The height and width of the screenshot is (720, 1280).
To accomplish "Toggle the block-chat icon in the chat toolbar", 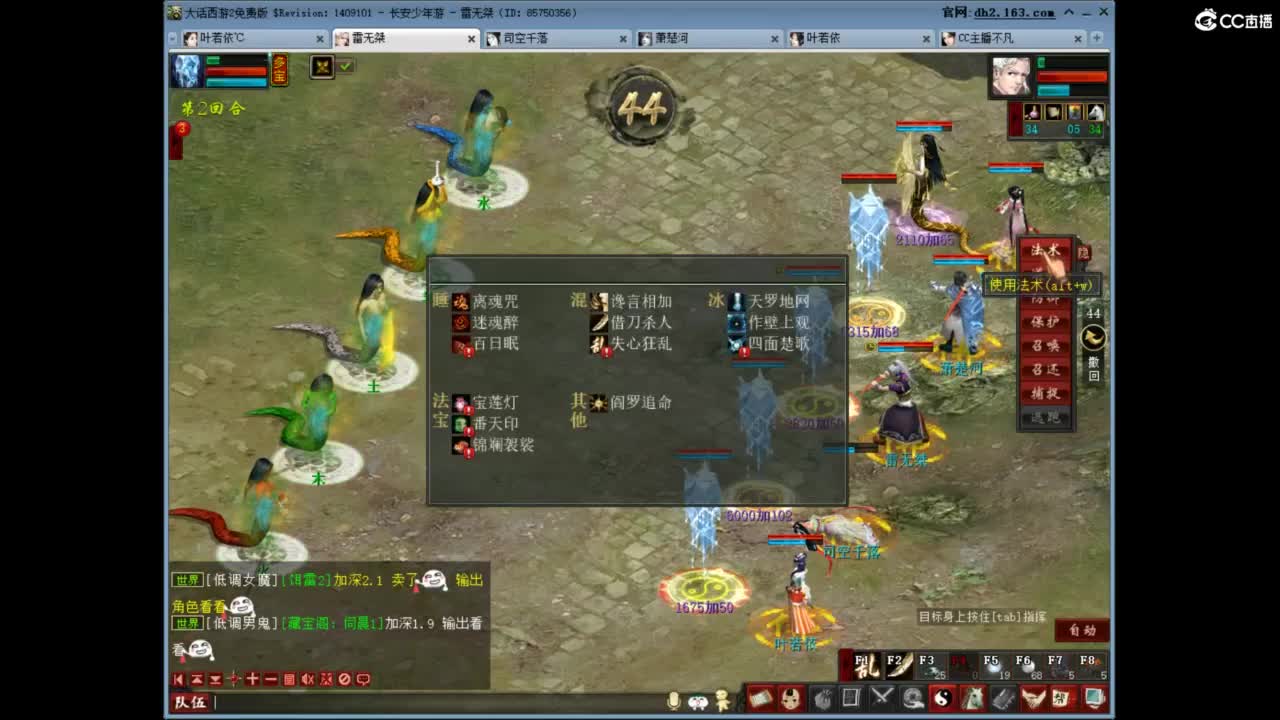I will point(344,679).
